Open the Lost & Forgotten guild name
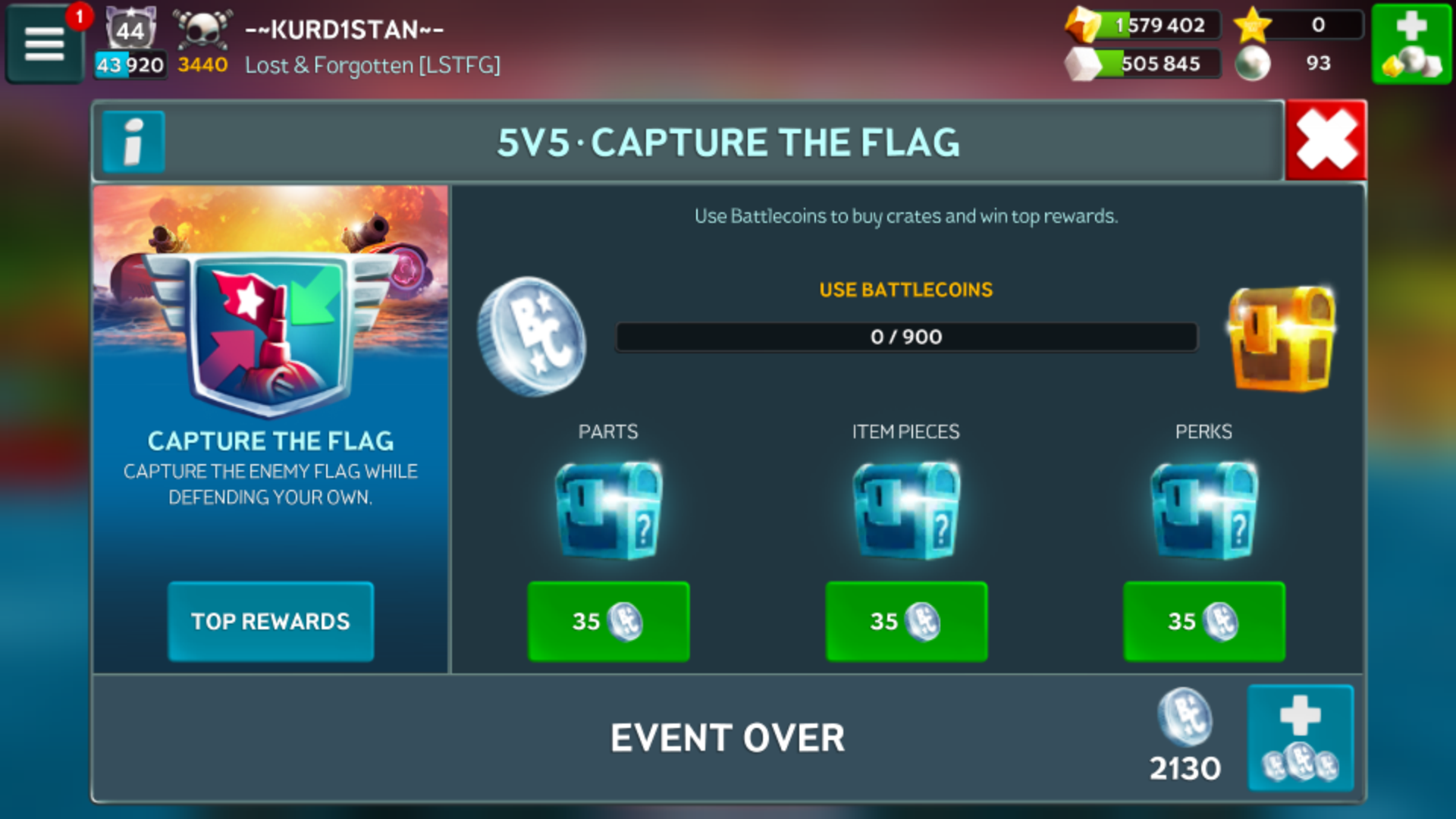This screenshot has height=819, width=1456. tap(372, 65)
